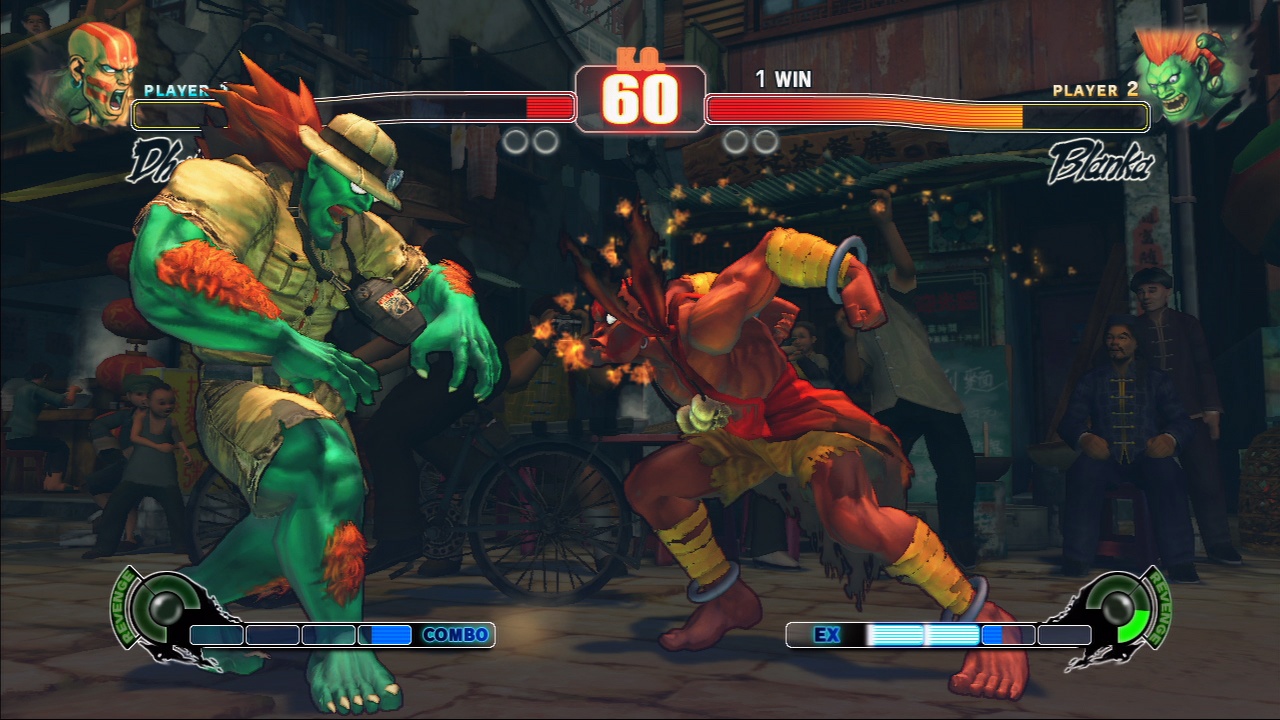Viewport: 1280px width, 720px height.
Task: Select Player 1's Revenge gauge orb
Action: pyautogui.click(x=159, y=605)
